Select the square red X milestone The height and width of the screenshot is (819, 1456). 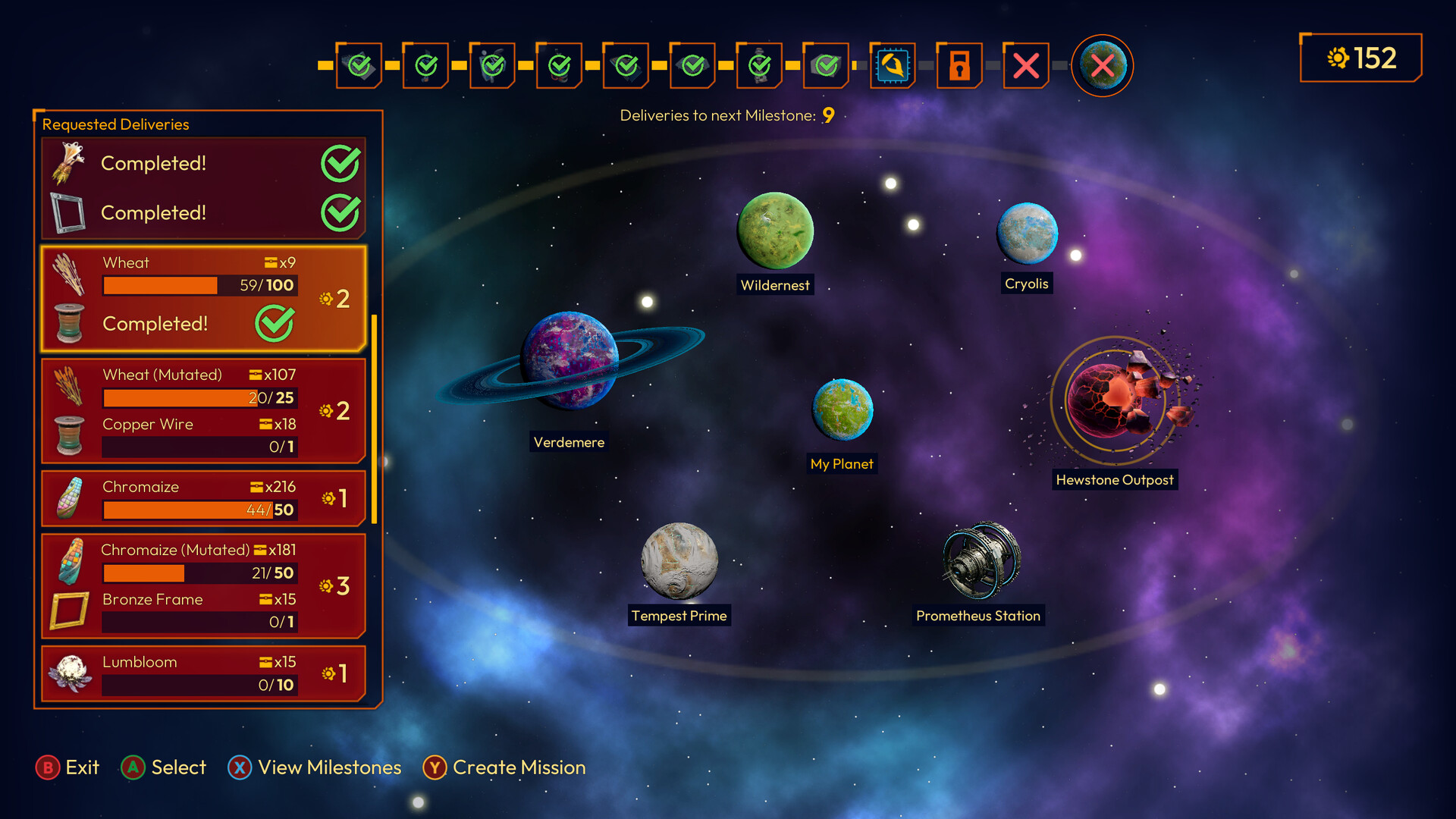1026,66
